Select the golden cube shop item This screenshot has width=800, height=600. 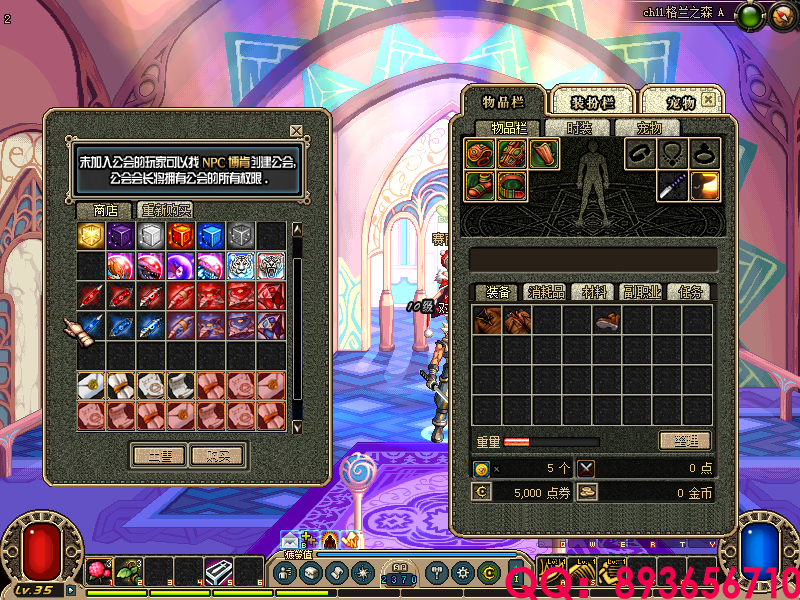(91, 236)
